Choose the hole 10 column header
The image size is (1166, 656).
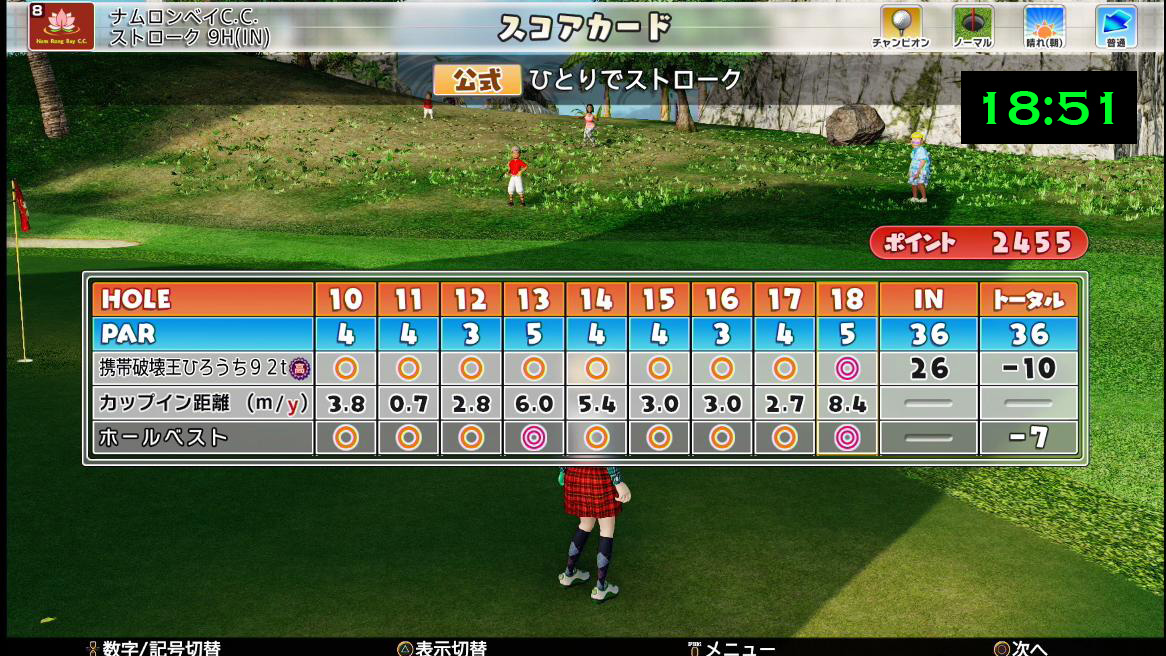[346, 299]
